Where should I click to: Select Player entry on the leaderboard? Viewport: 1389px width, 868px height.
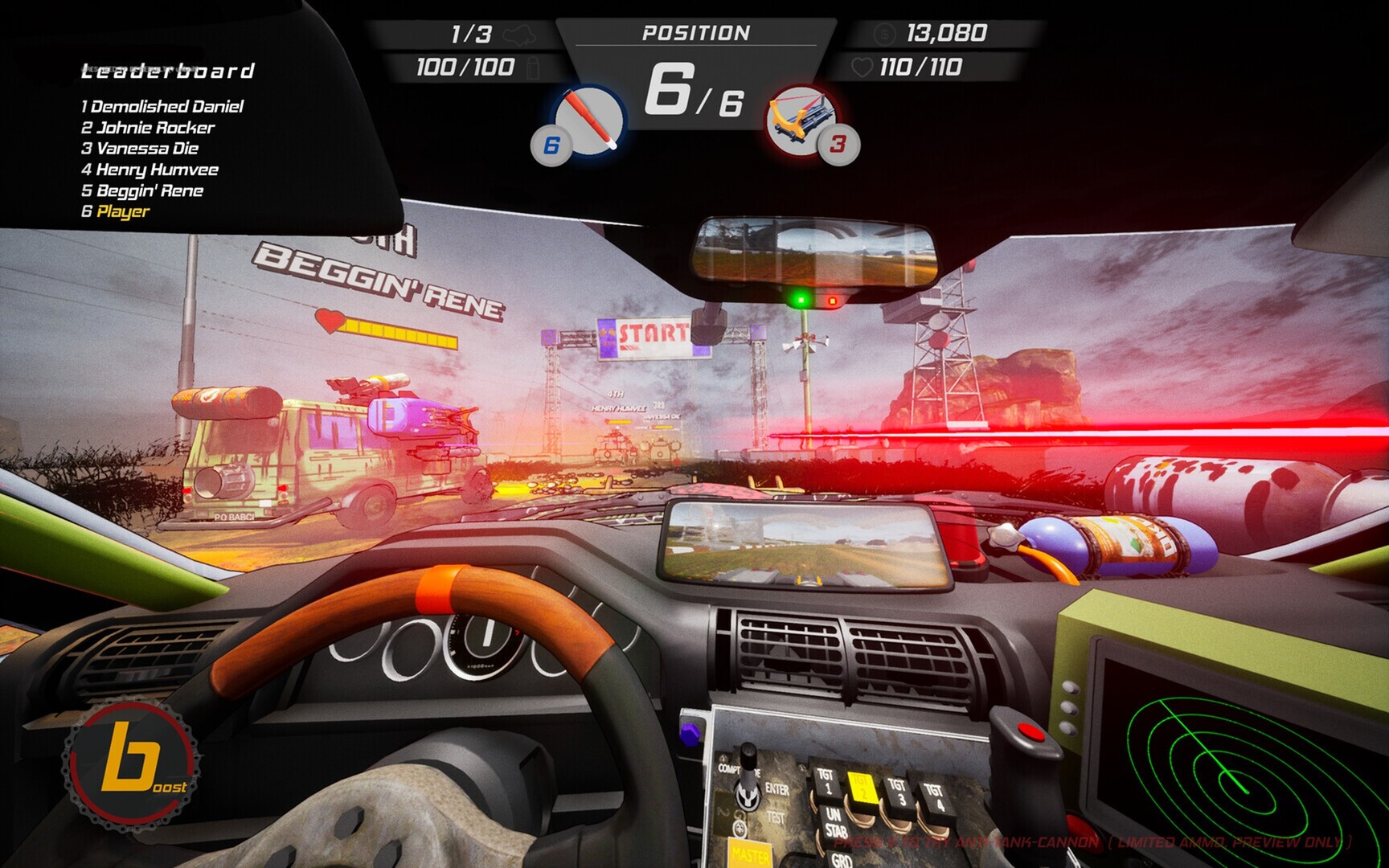[117, 209]
